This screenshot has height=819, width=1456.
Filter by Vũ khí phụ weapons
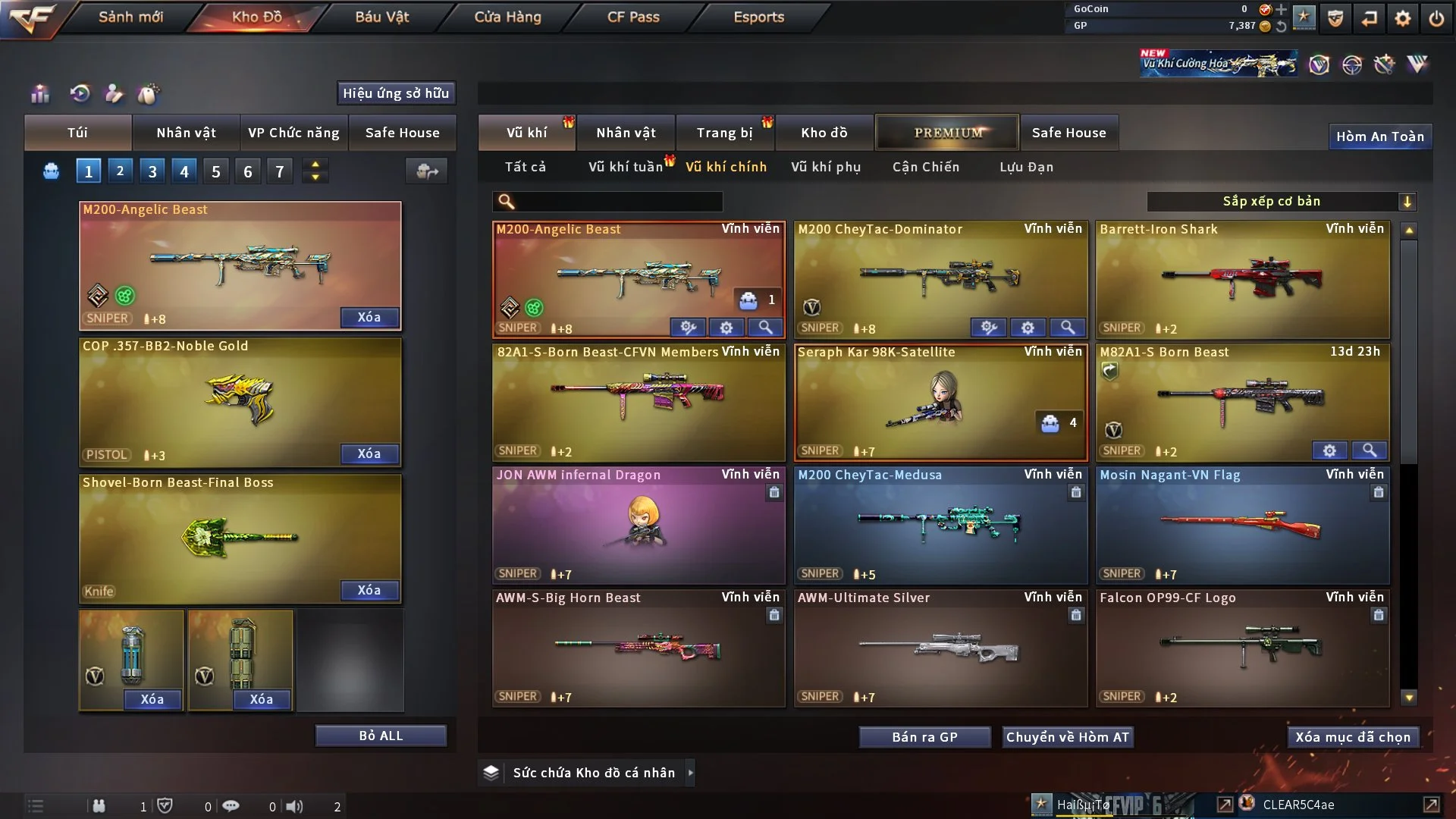(x=826, y=167)
